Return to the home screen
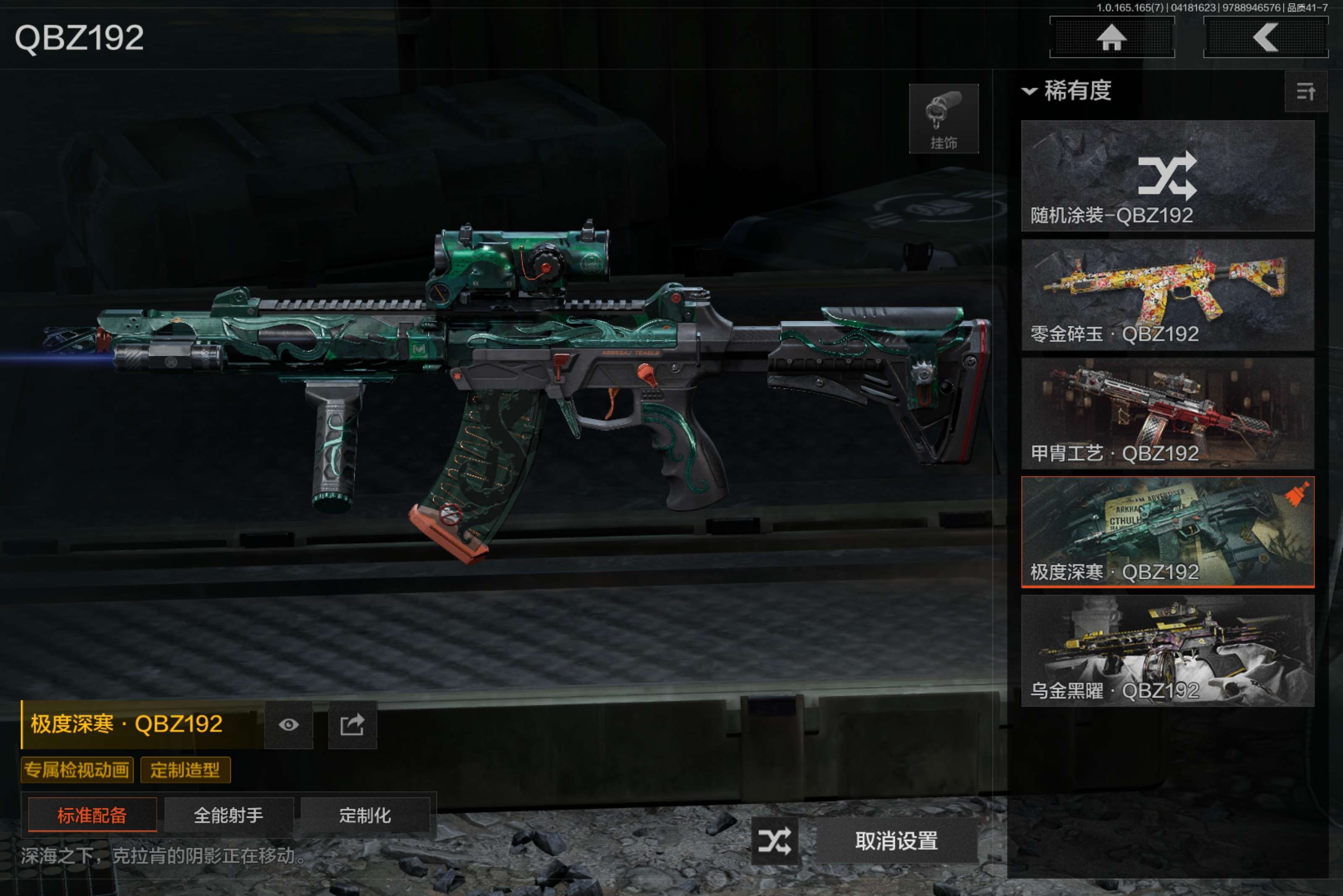Image resolution: width=1343 pixels, height=896 pixels. tap(1111, 38)
